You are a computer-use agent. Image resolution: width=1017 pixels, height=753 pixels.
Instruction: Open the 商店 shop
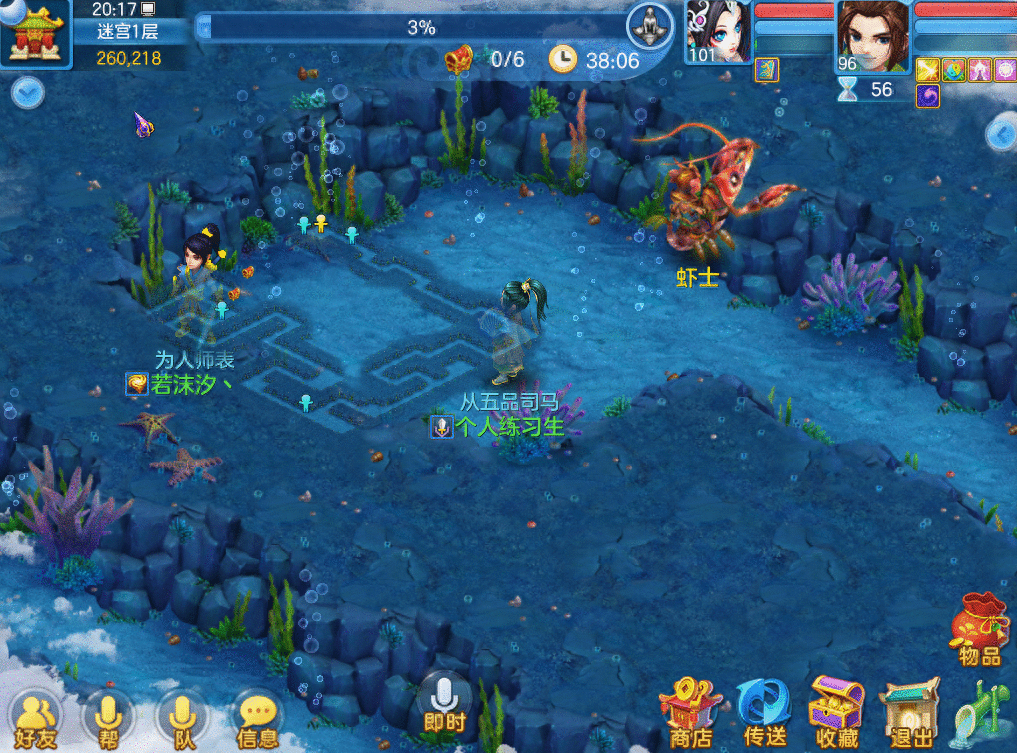689,712
